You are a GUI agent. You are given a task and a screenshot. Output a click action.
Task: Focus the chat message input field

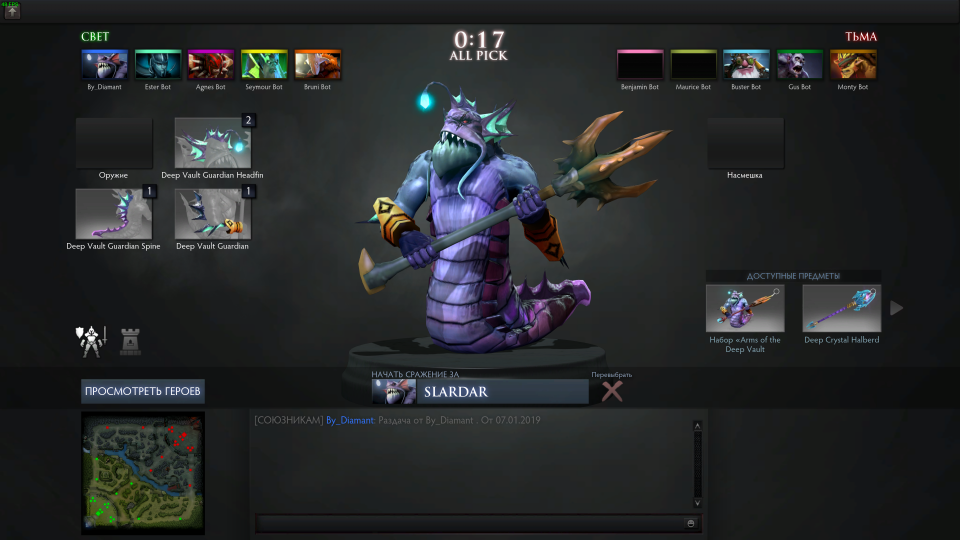tap(470, 523)
